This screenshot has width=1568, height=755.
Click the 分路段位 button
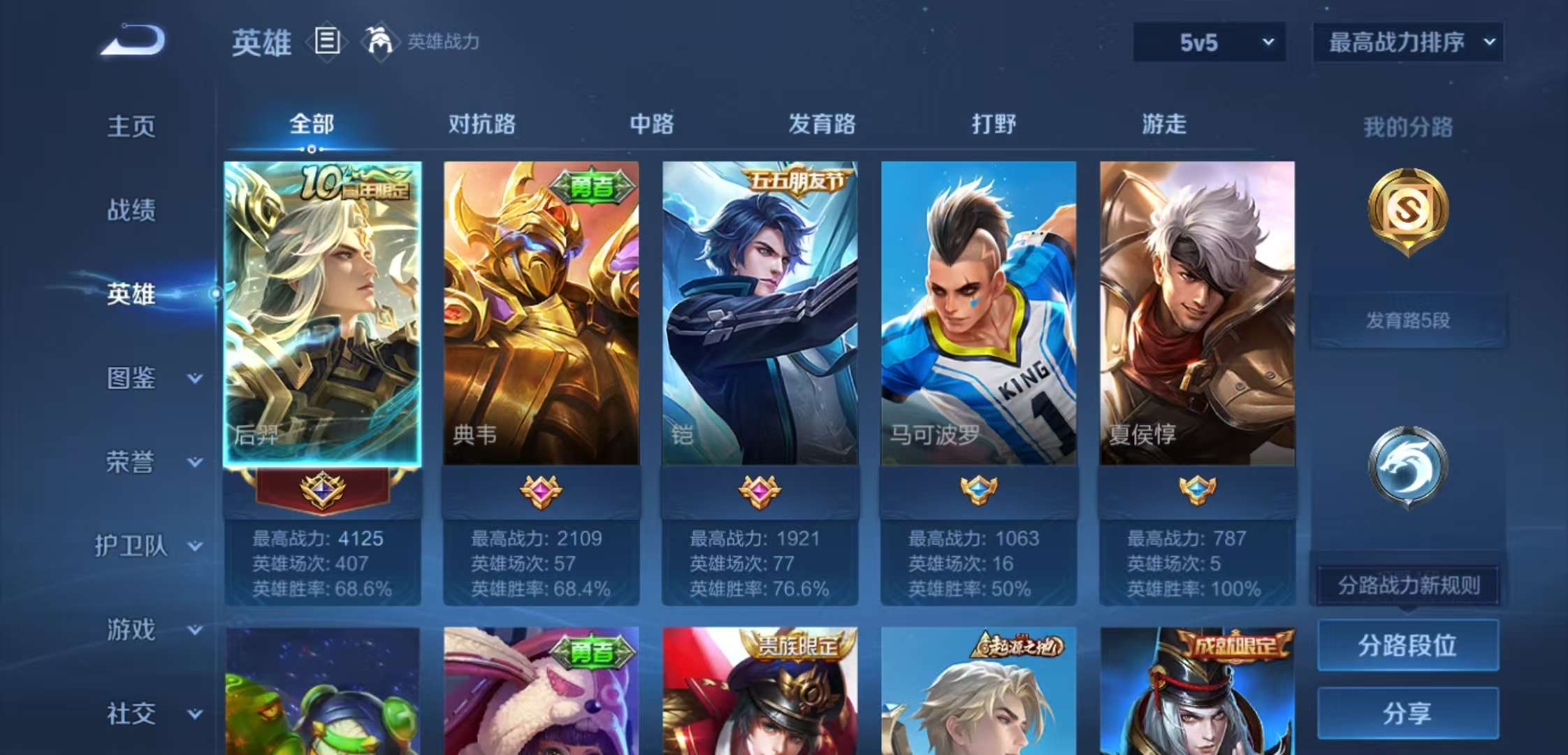pyautogui.click(x=1407, y=645)
